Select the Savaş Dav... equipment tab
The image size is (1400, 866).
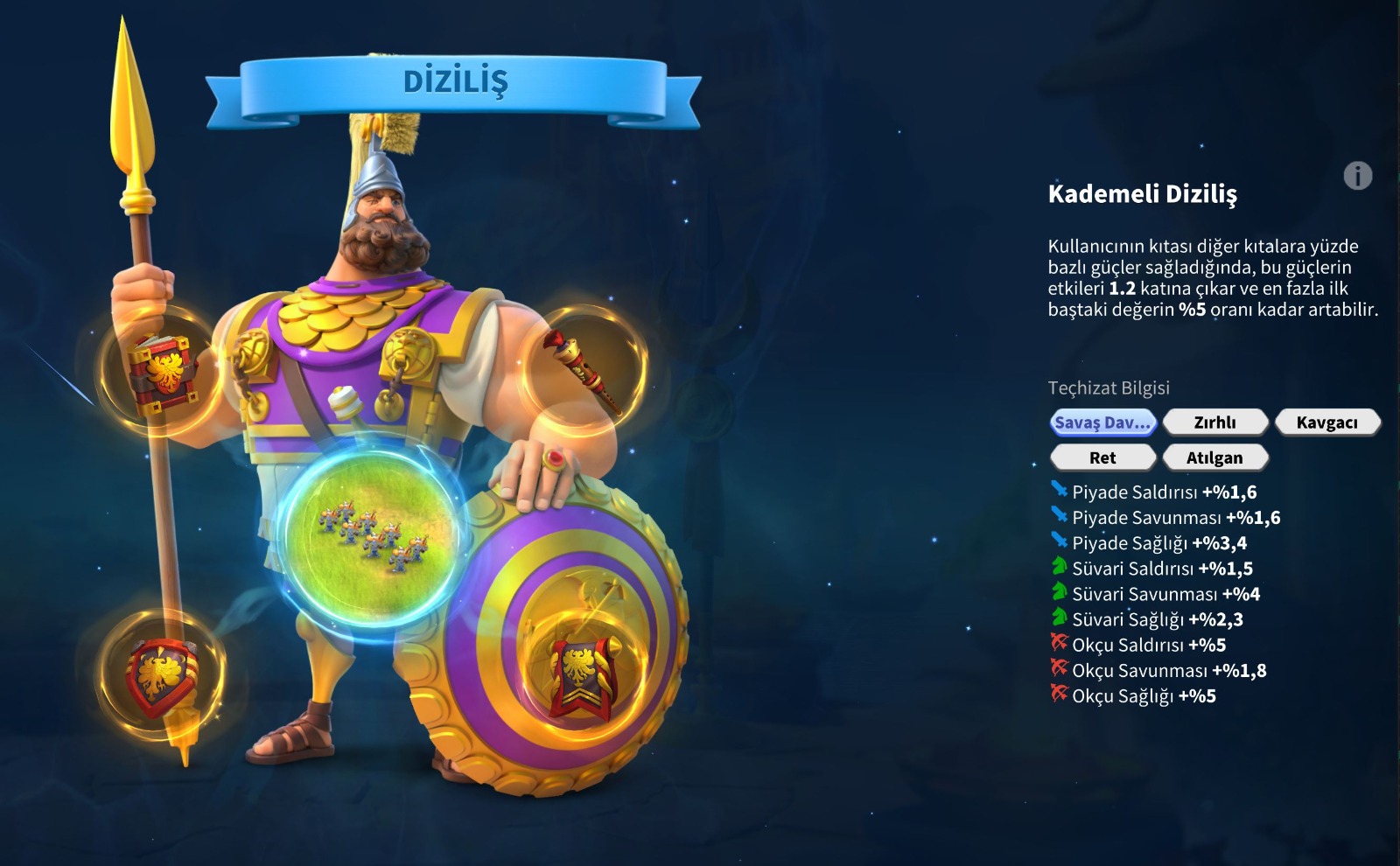click(x=1102, y=423)
